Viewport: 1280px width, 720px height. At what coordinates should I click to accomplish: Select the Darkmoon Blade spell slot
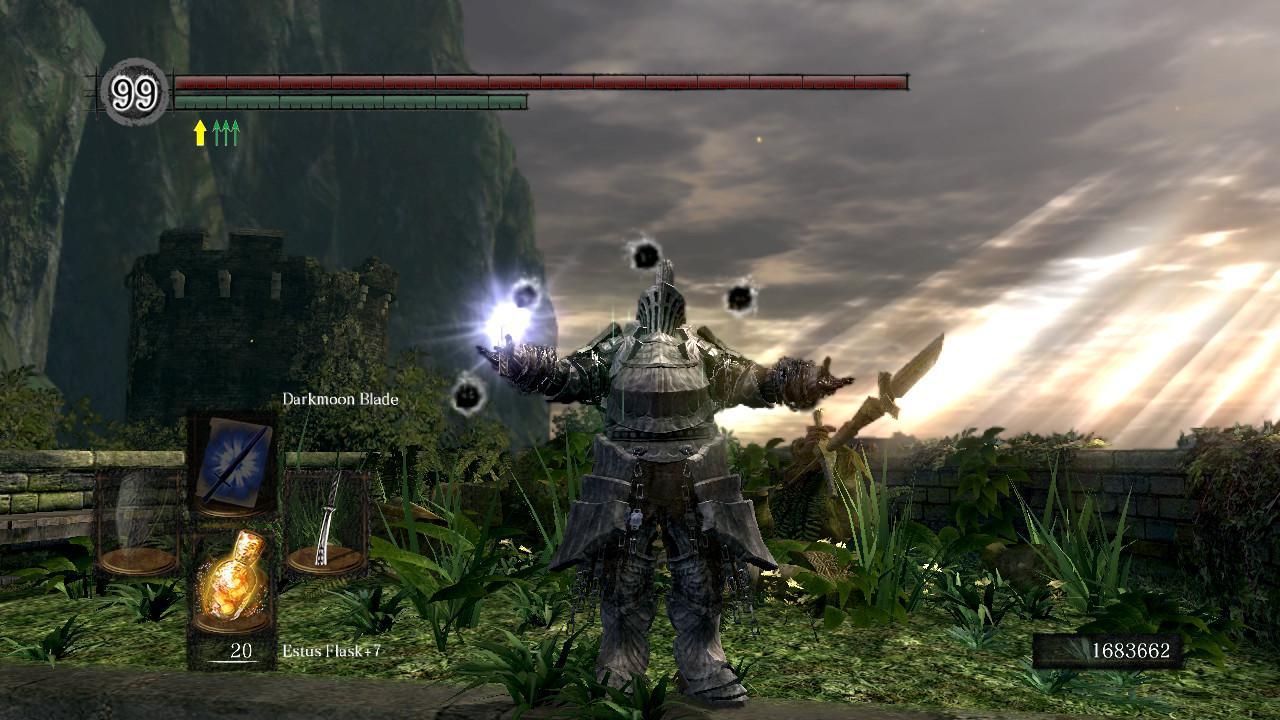[x=232, y=464]
